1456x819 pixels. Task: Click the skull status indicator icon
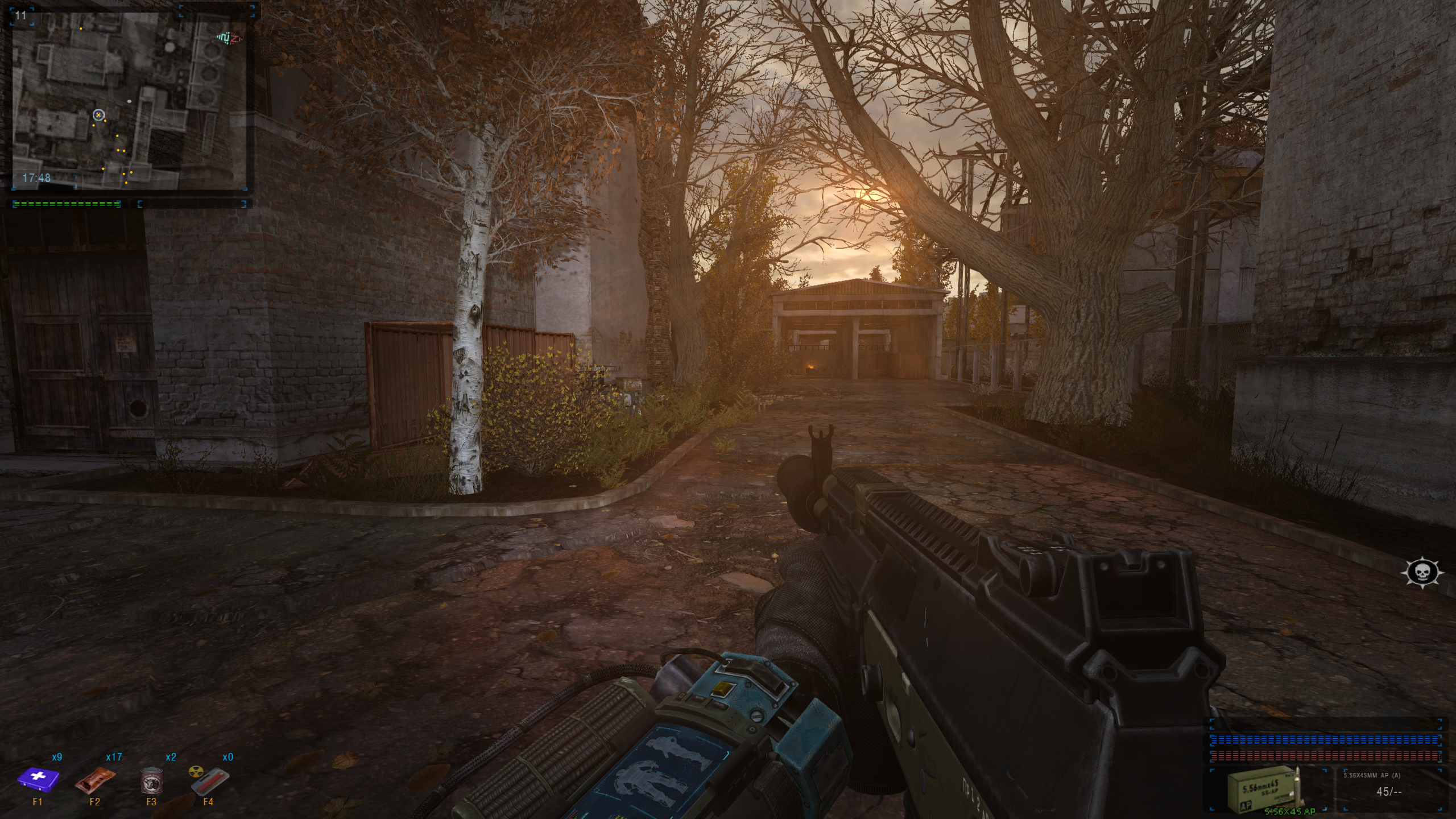pyautogui.click(x=1422, y=573)
